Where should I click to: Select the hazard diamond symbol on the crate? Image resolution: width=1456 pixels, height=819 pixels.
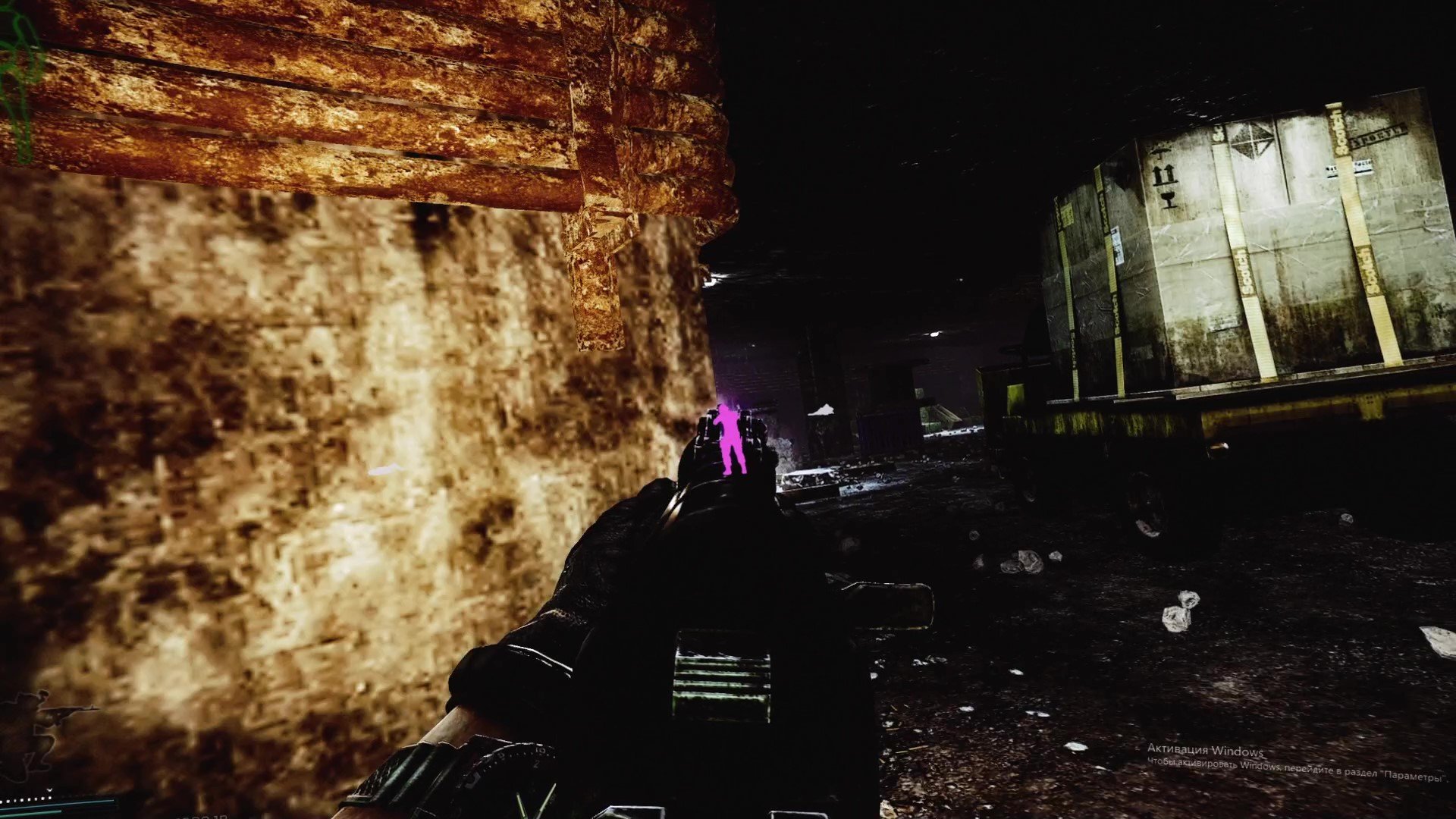[1250, 142]
